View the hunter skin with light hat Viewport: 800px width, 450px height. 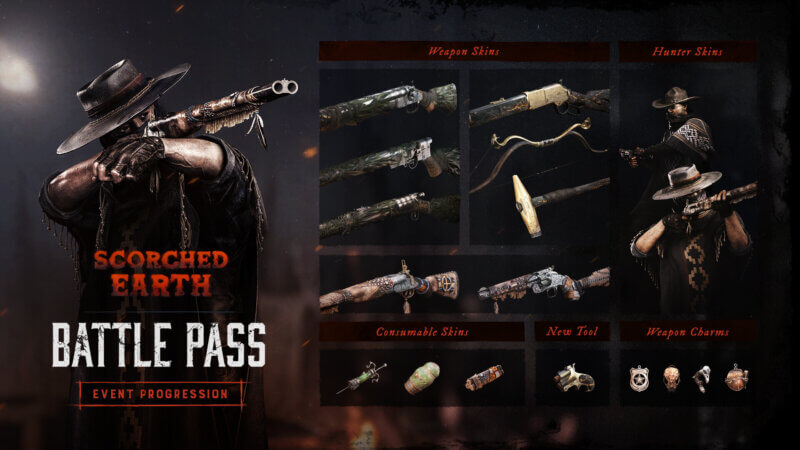(690, 230)
